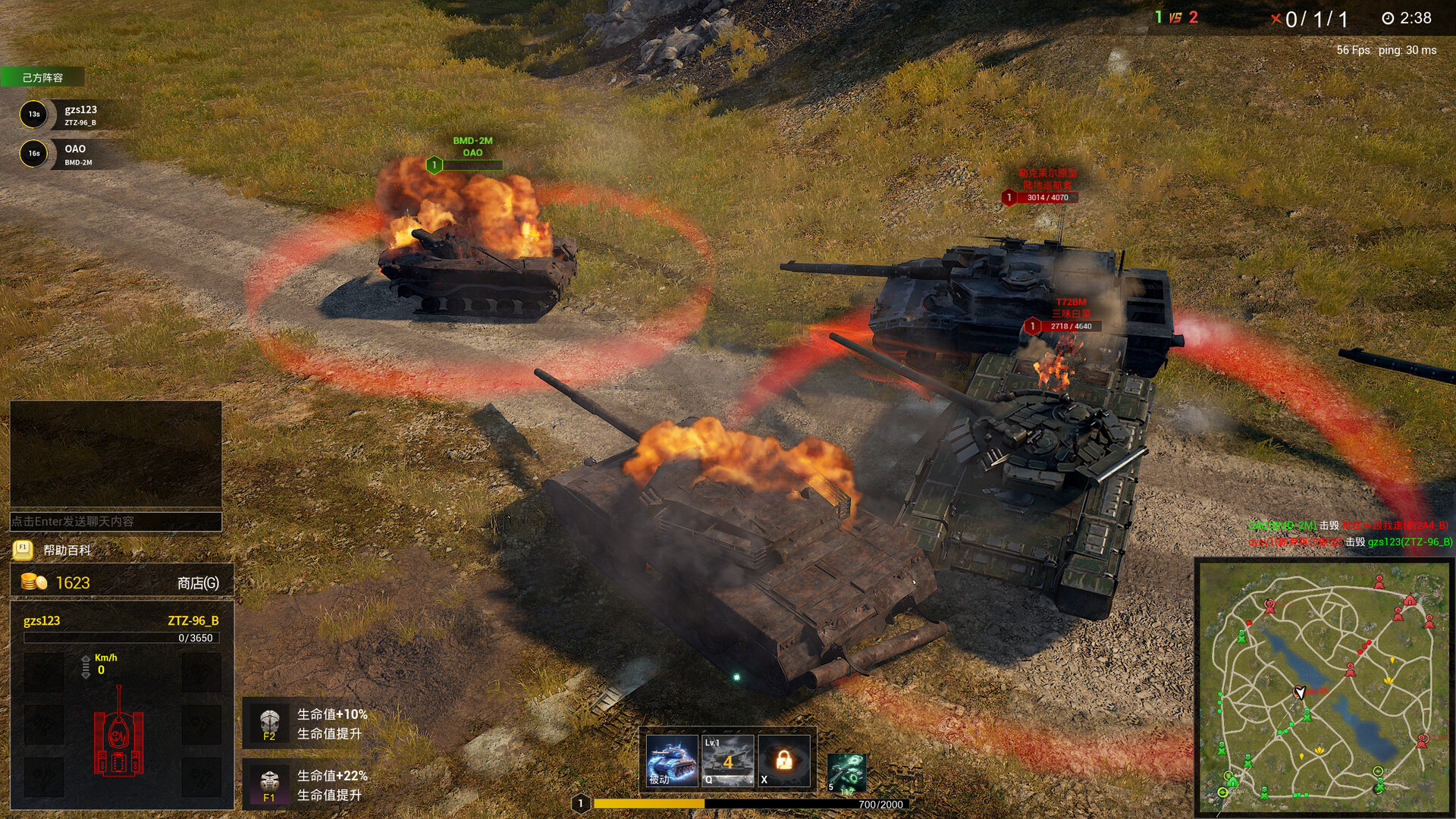Activate the Lv.1 Q tank ability
The image size is (1456, 819).
[x=728, y=760]
